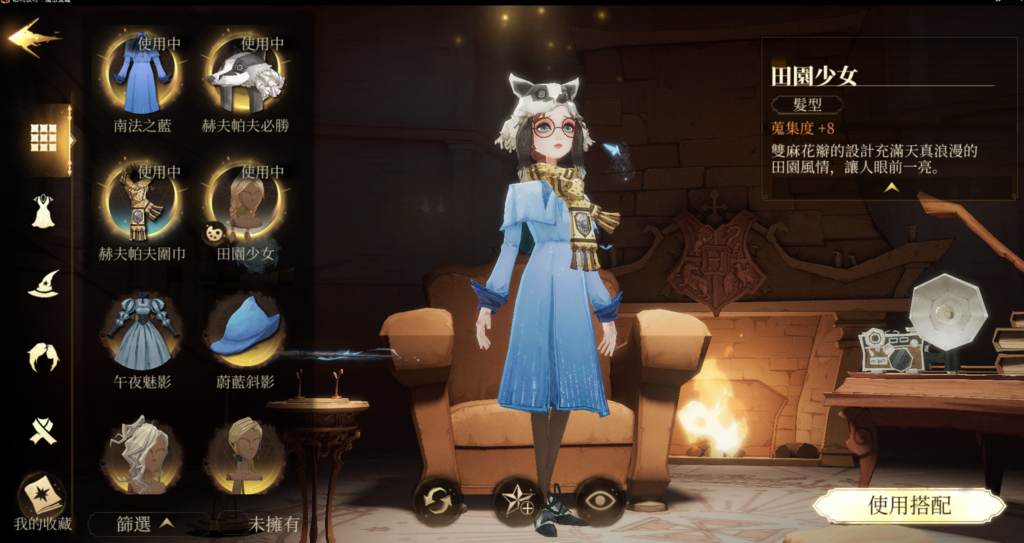
Task: Choose the 赫夫帕夫必勝 badger hat
Action: [x=245, y=76]
